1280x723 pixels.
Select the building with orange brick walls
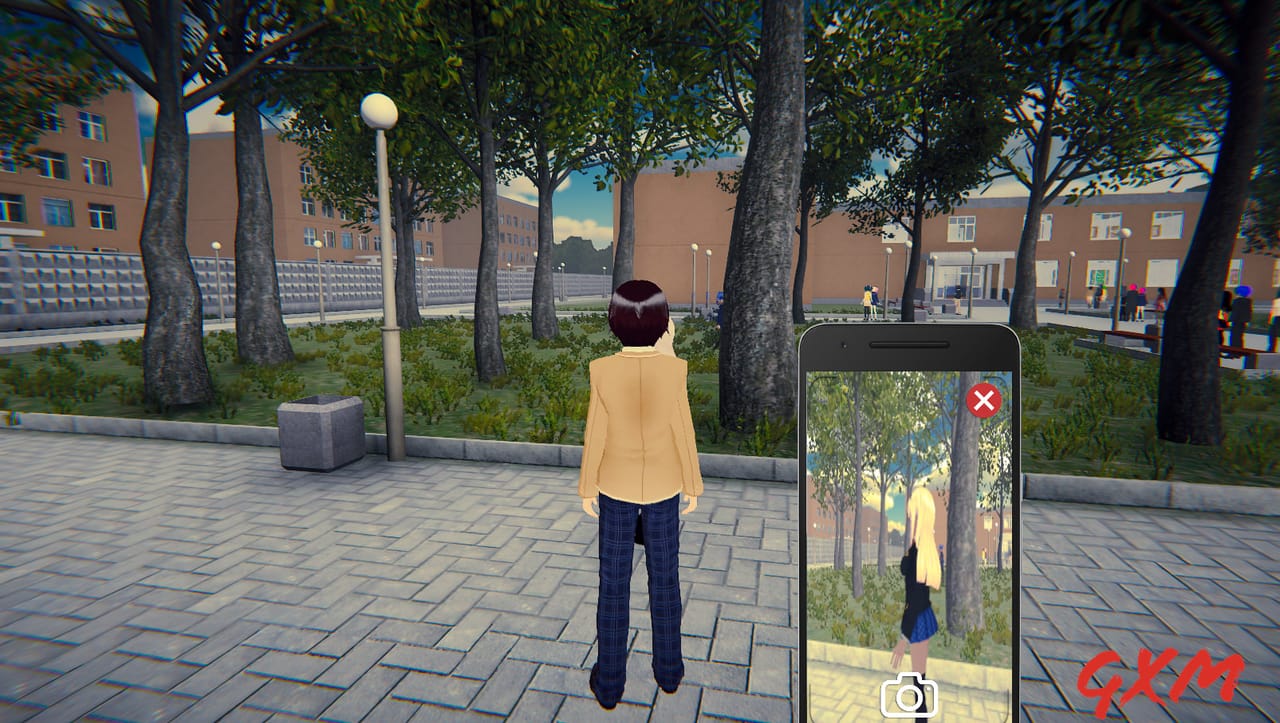(80, 180)
